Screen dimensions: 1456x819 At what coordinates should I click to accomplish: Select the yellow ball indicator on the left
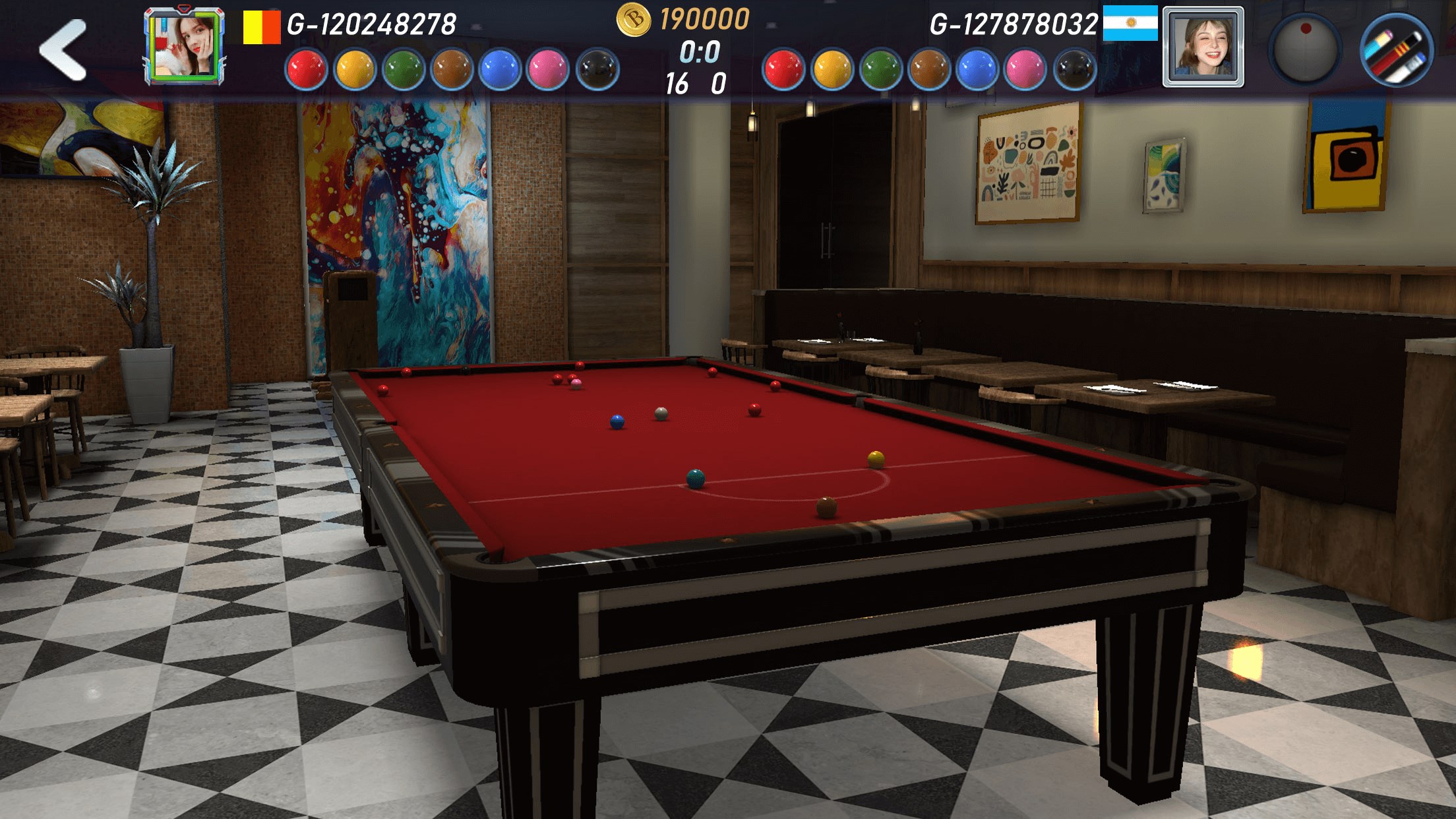pyautogui.click(x=353, y=66)
